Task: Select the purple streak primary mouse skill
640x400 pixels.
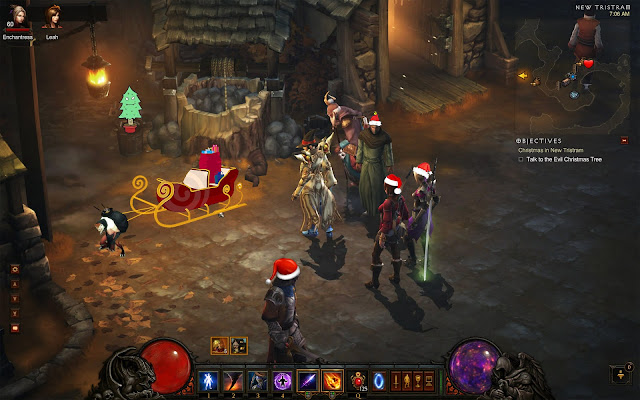Action: pyautogui.click(x=306, y=380)
